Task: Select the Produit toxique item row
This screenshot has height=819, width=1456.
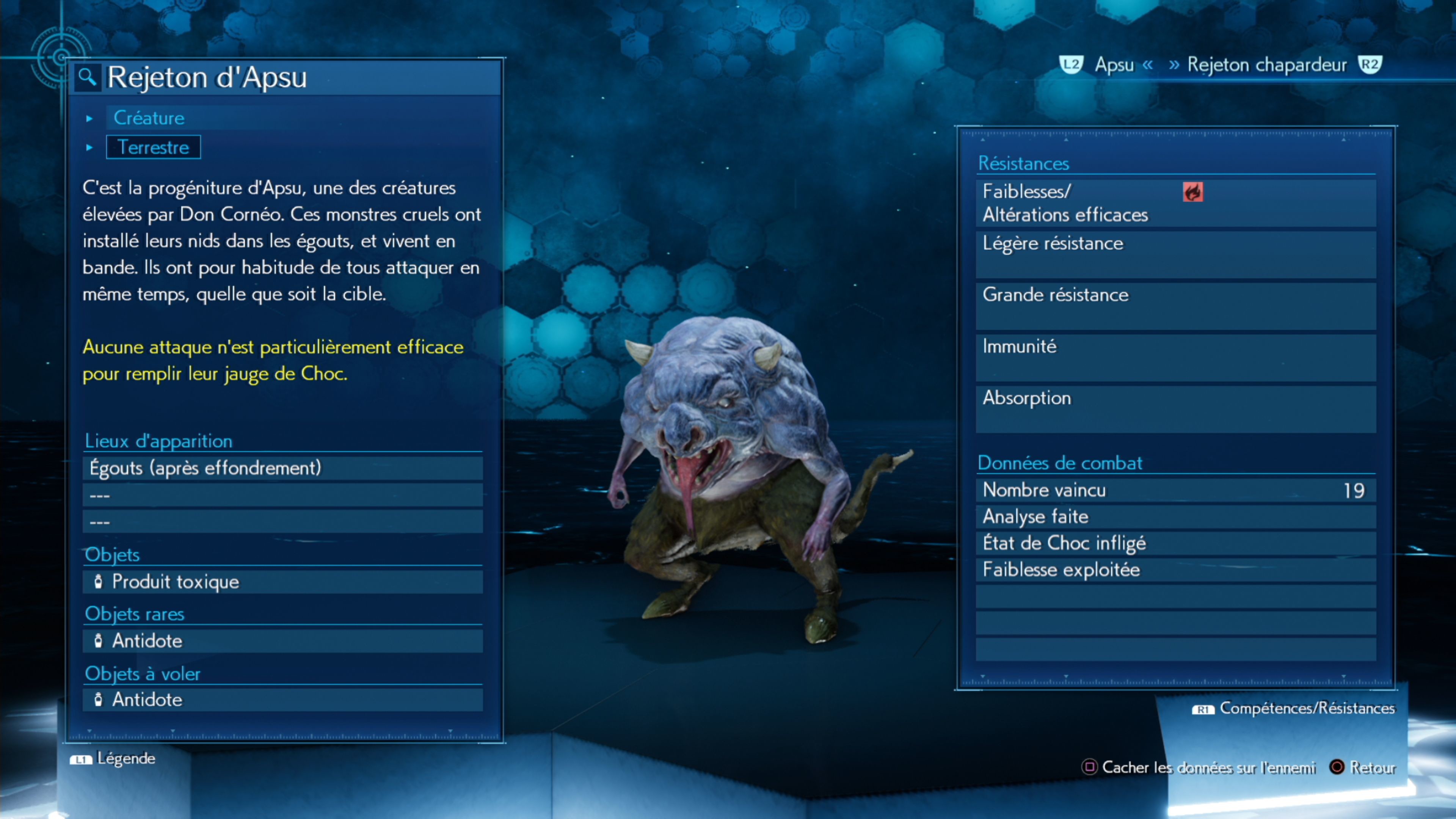Action: tap(282, 582)
